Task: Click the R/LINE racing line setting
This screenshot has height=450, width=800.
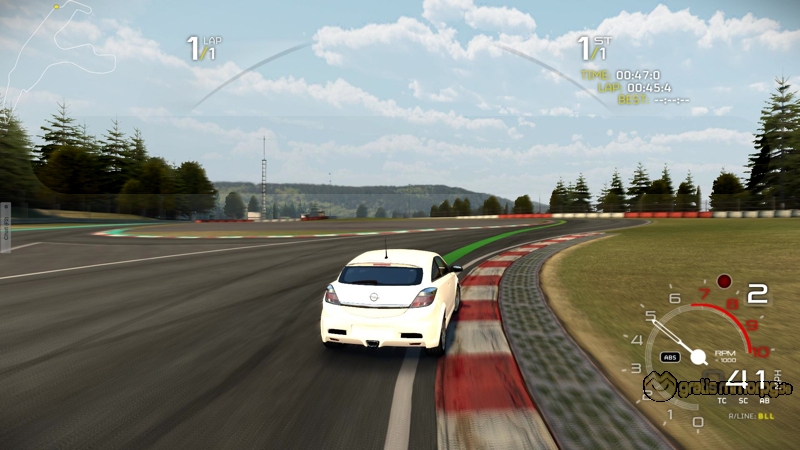Action: [x=751, y=415]
